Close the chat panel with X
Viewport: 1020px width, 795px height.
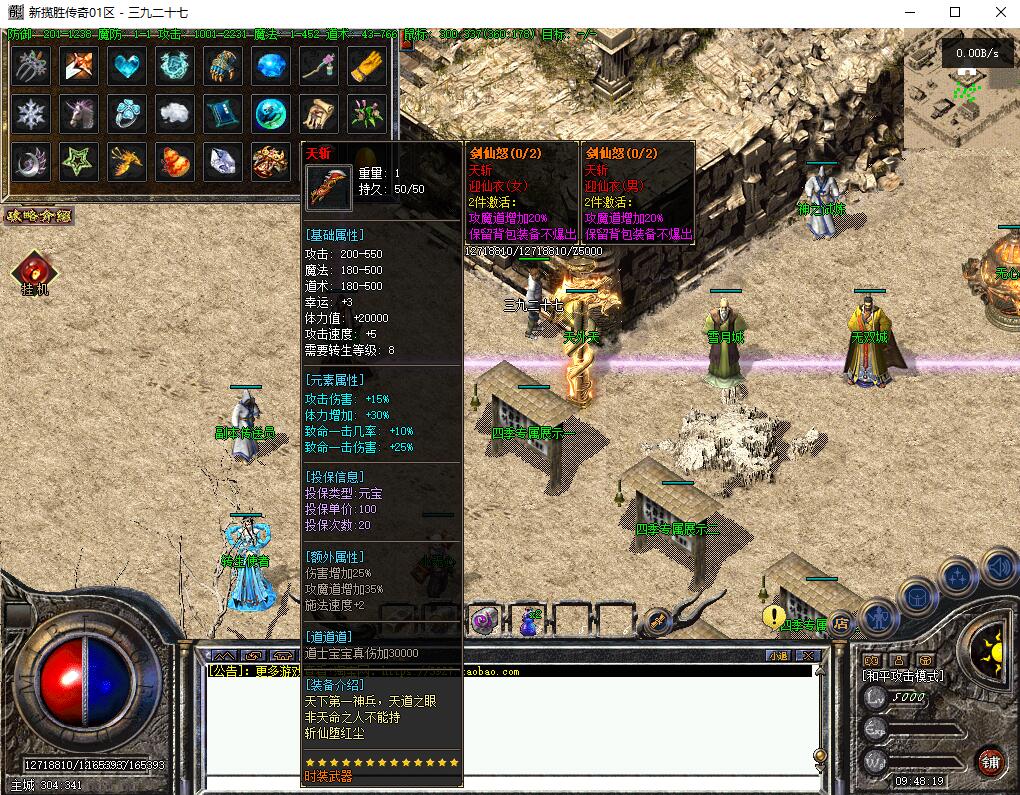tap(807, 656)
